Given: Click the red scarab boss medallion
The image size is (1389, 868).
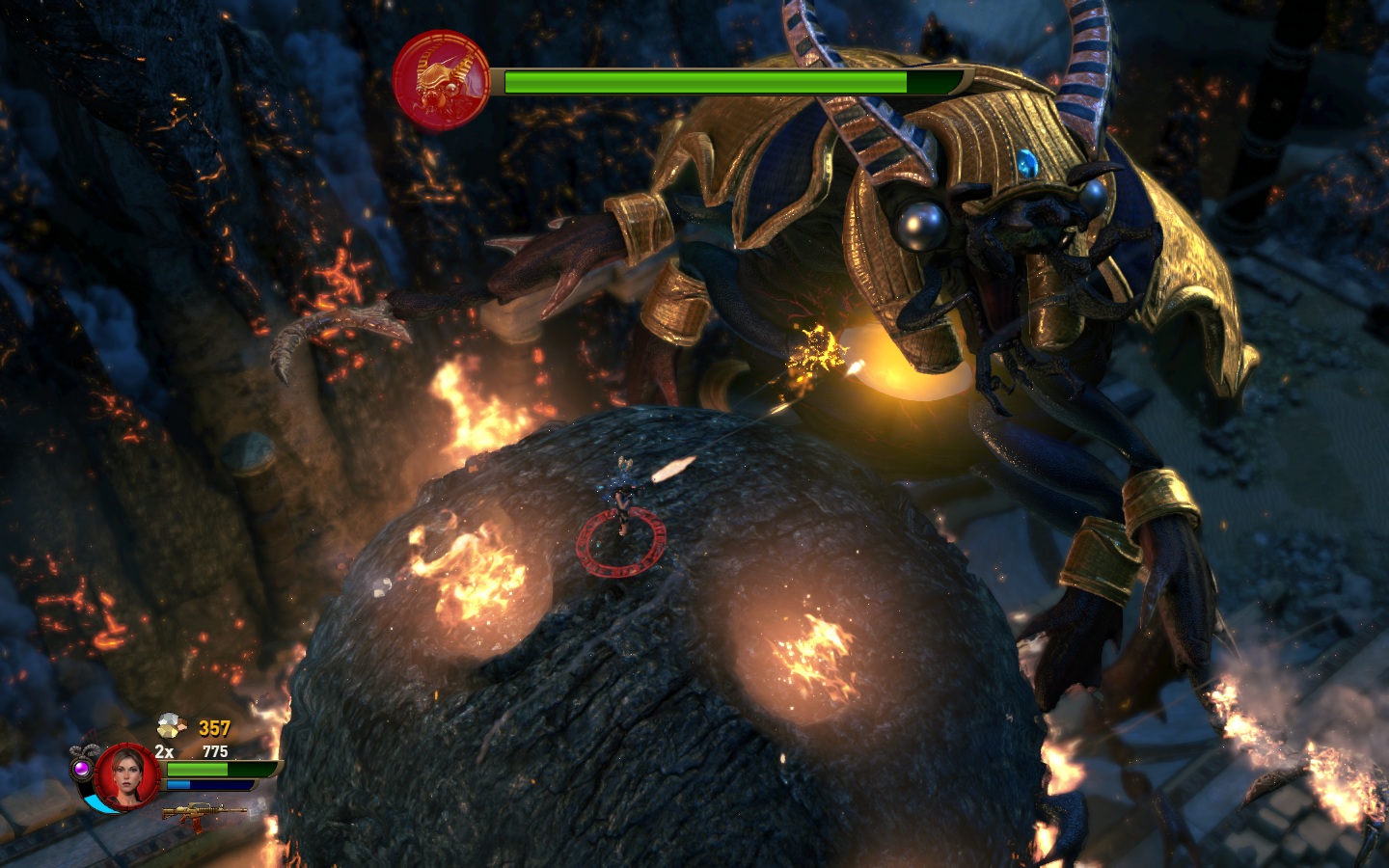Looking at the screenshot, I should (x=442, y=79).
